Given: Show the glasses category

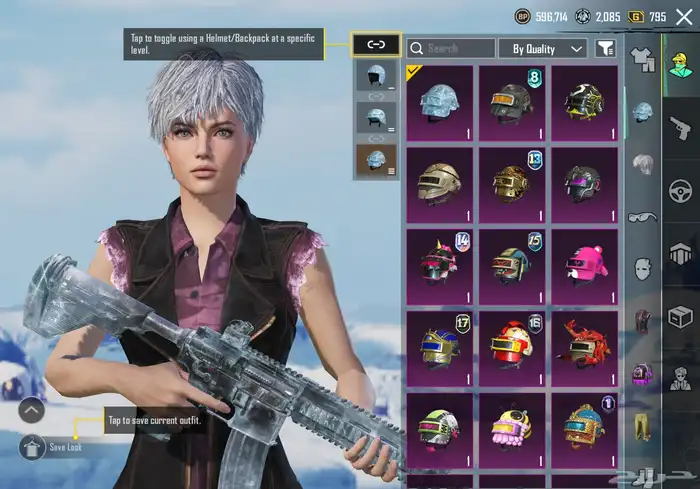Looking at the screenshot, I should (641, 216).
